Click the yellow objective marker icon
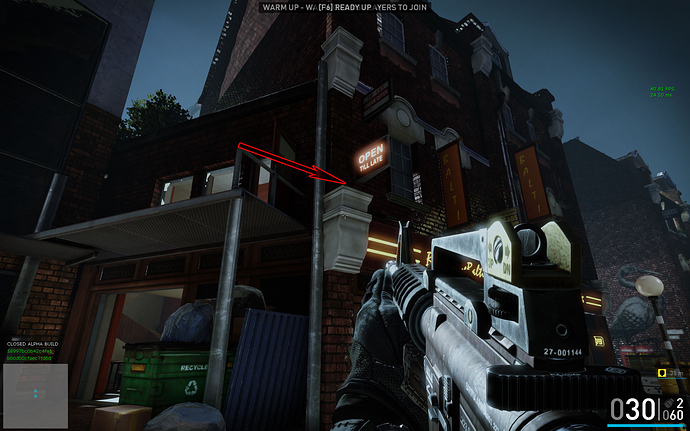This screenshot has height=431, width=690. click(661, 372)
